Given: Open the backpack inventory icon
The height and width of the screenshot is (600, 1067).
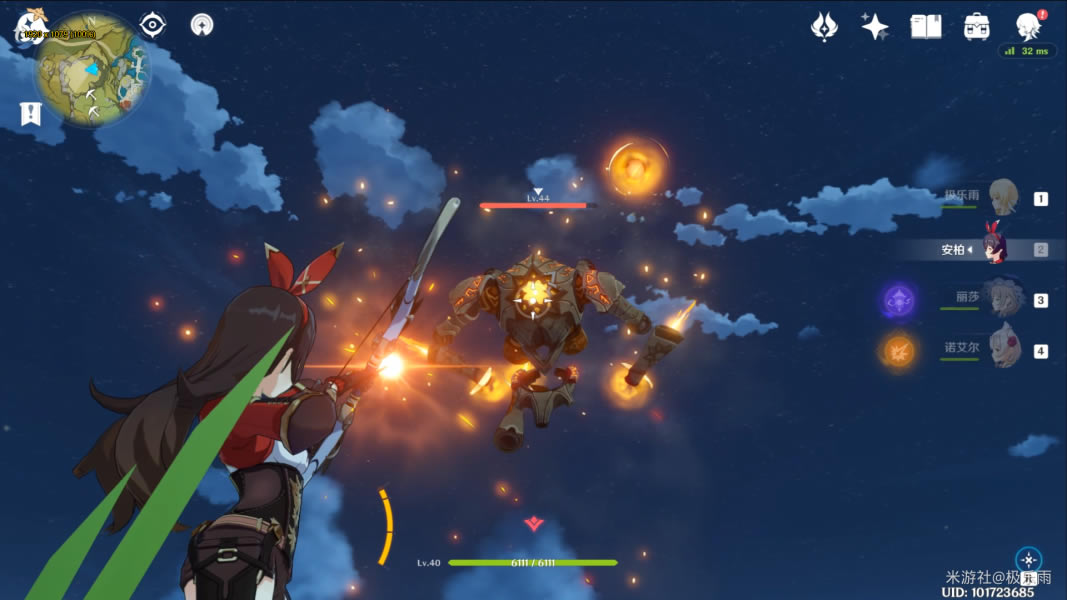Looking at the screenshot, I should coord(977,27).
